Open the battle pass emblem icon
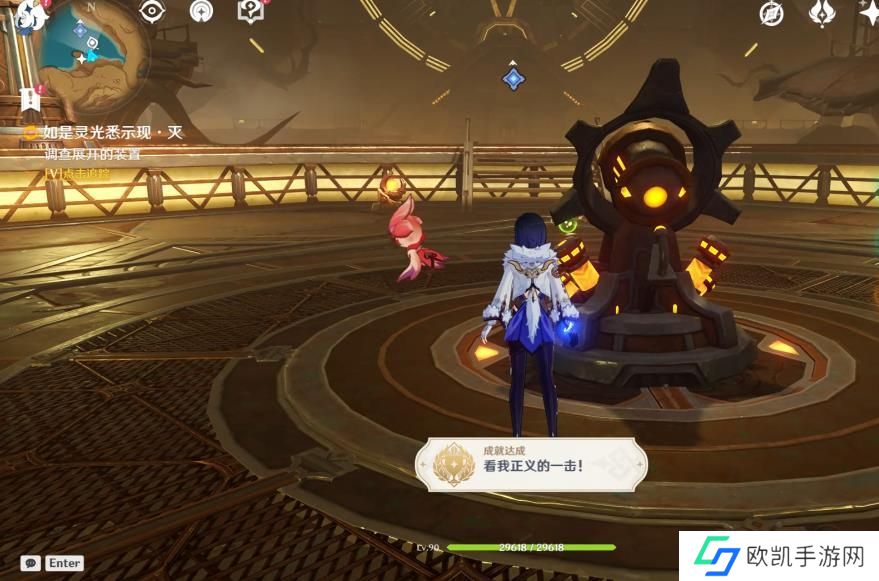Viewport: 879px width, 581px height. pyautogui.click(x=821, y=13)
